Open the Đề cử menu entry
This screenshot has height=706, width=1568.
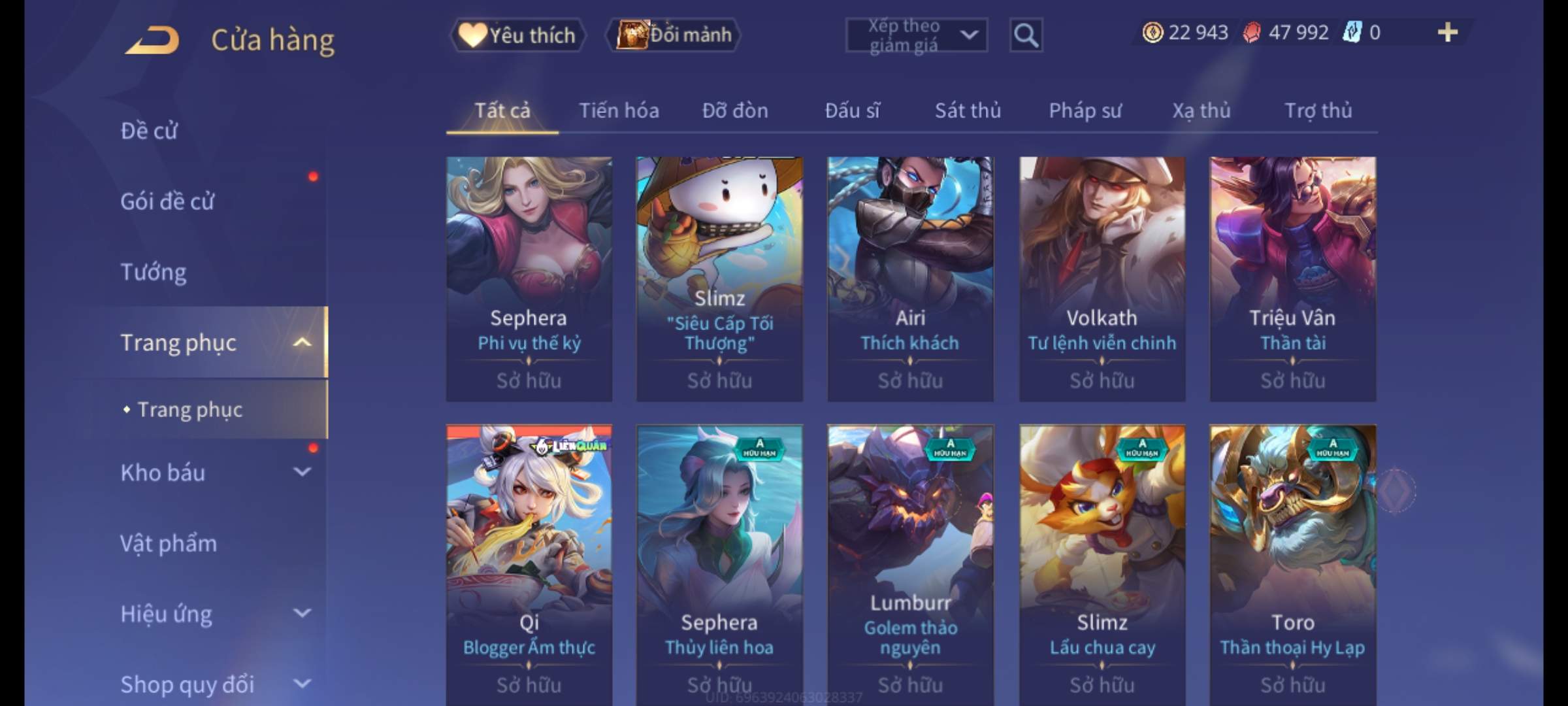pyautogui.click(x=149, y=131)
